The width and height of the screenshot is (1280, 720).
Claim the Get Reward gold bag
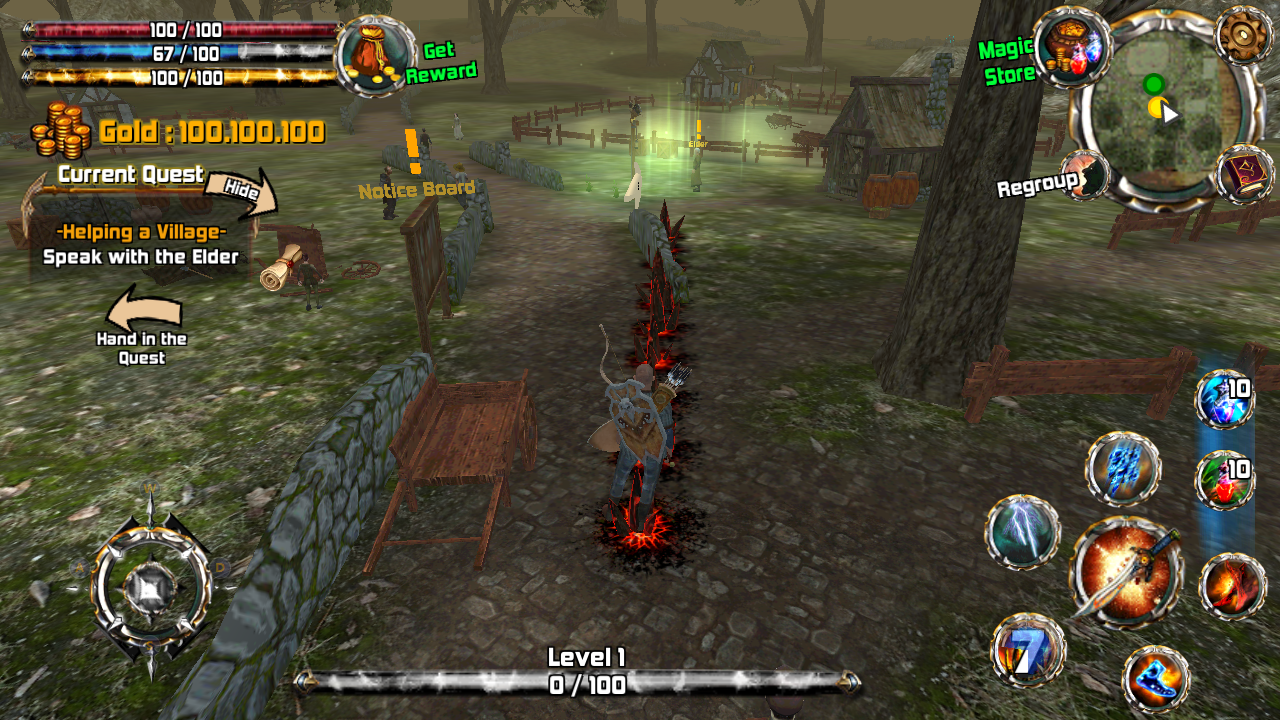tap(377, 56)
